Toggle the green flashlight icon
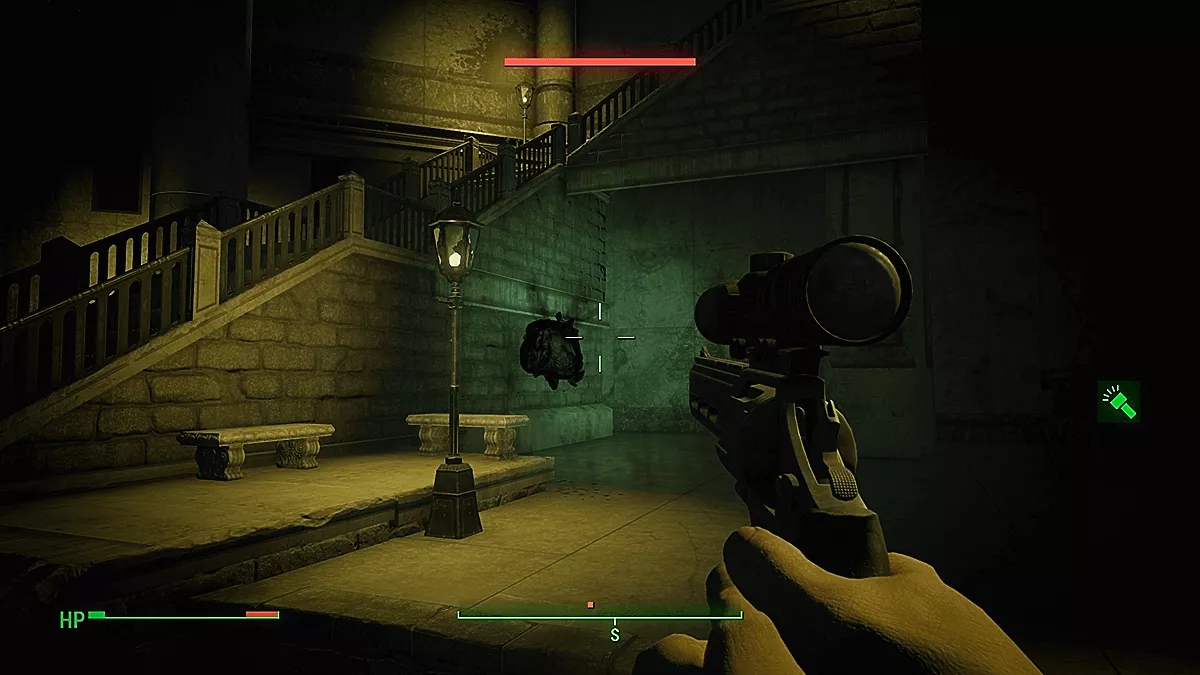Screen dimensions: 1200x675 tap(1118, 402)
